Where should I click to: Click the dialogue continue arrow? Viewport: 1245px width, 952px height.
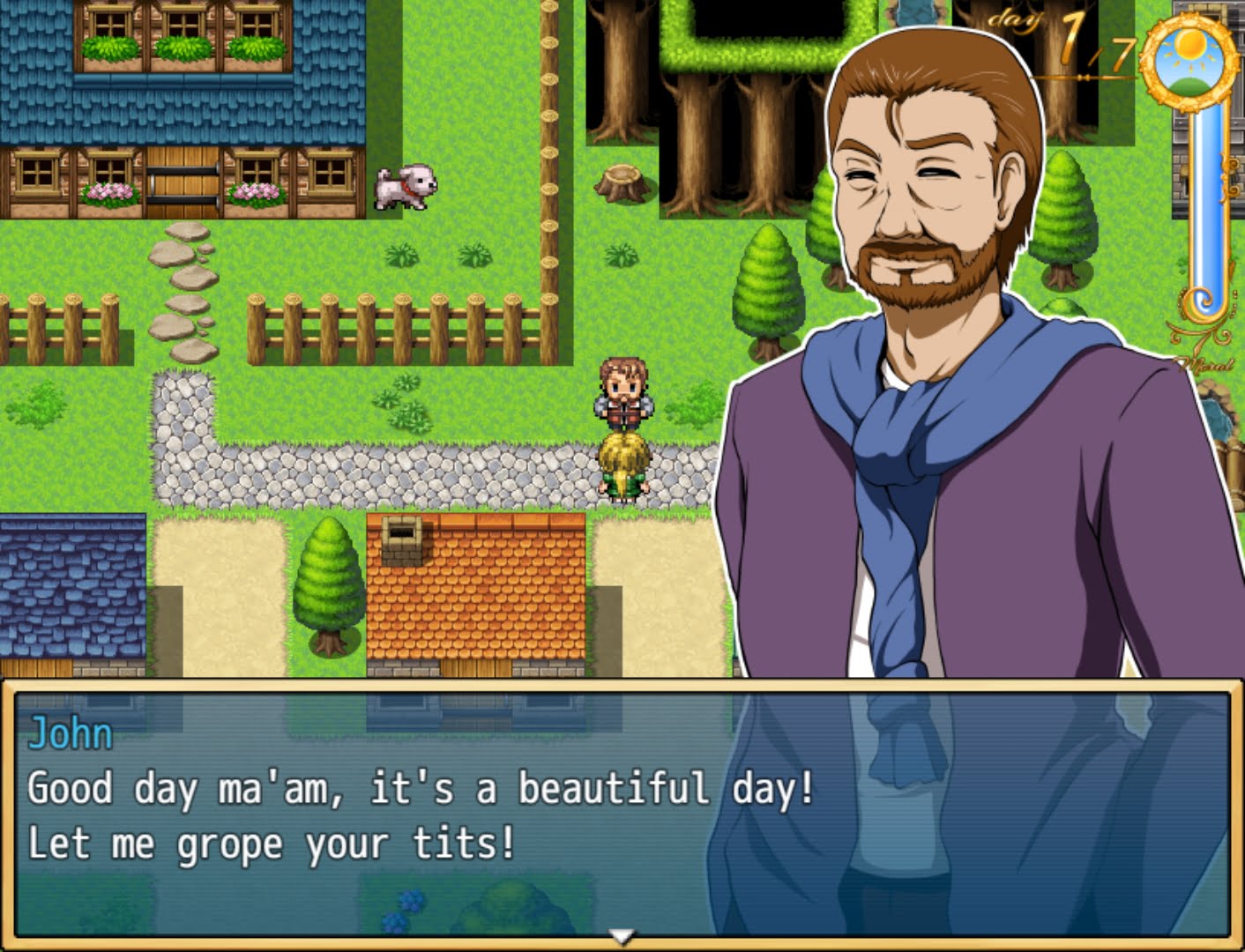(x=622, y=936)
